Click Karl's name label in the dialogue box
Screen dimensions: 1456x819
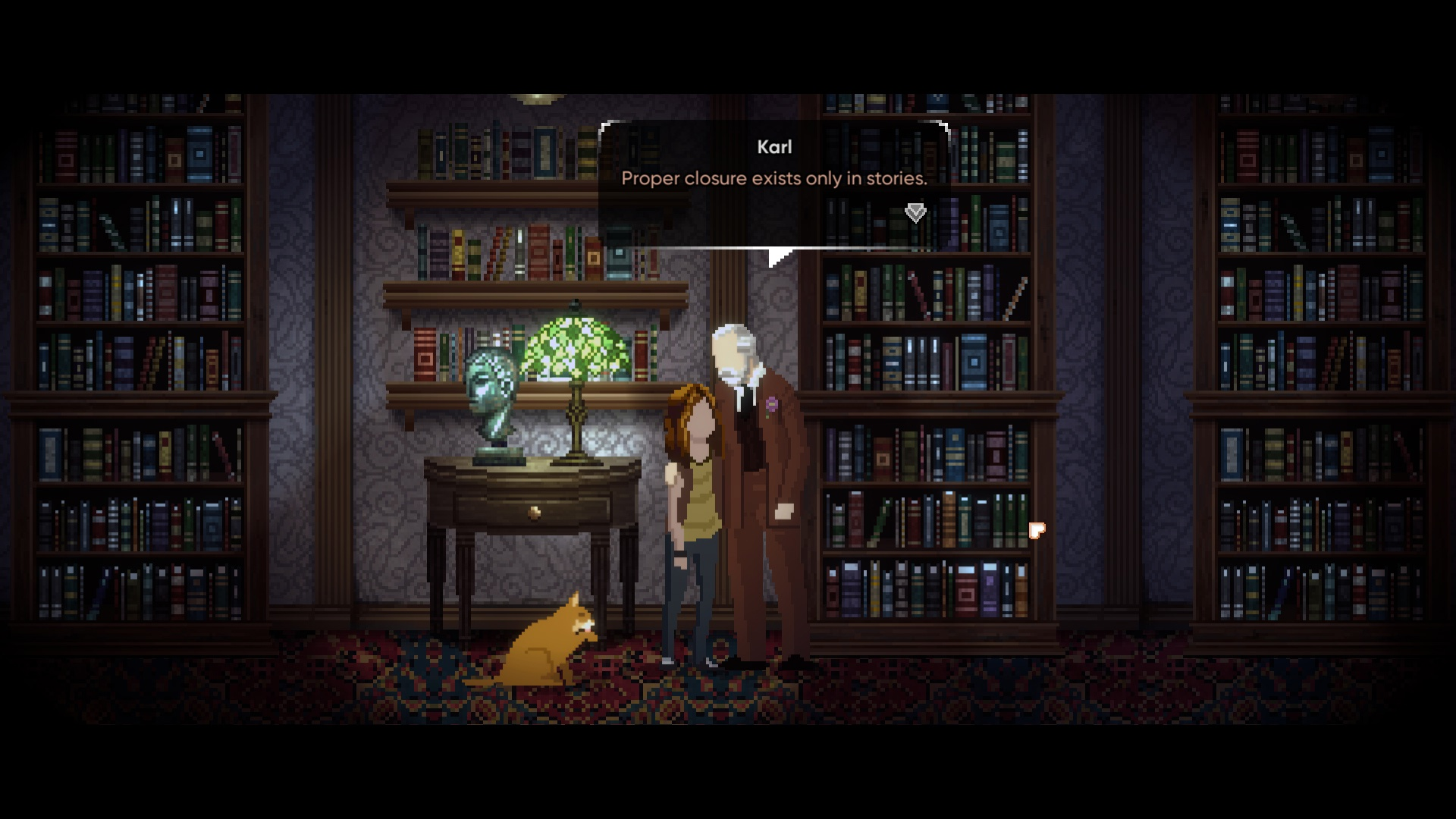tap(774, 147)
